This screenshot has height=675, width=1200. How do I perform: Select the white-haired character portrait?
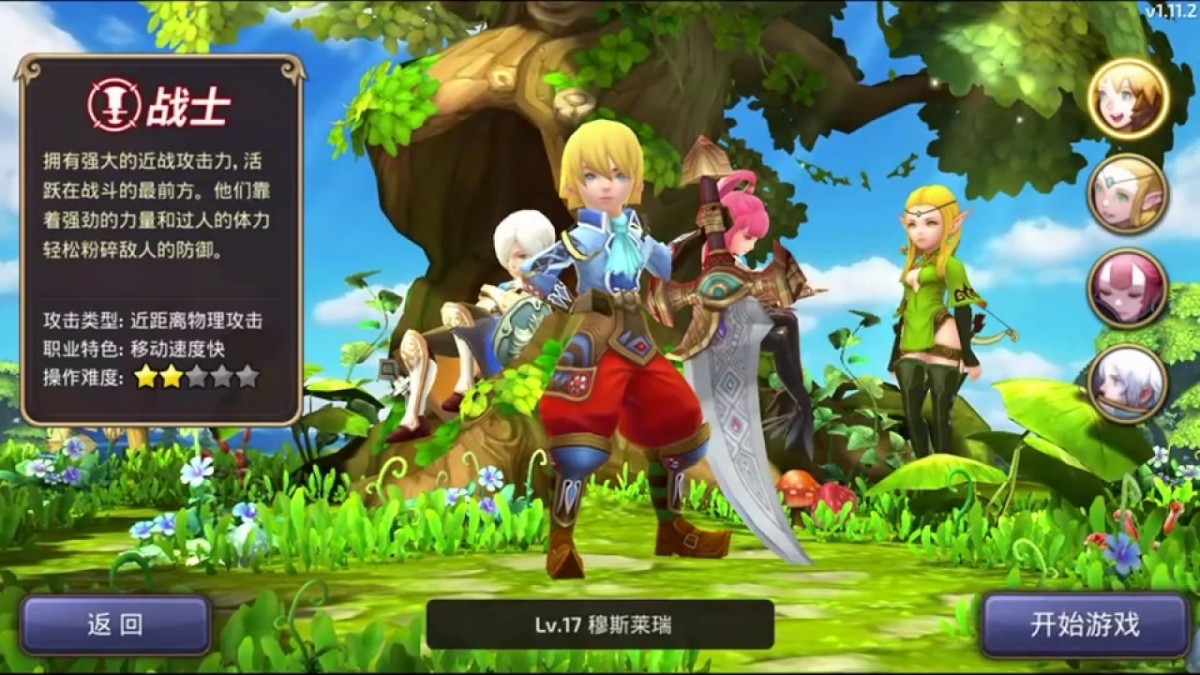pyautogui.click(x=1128, y=383)
